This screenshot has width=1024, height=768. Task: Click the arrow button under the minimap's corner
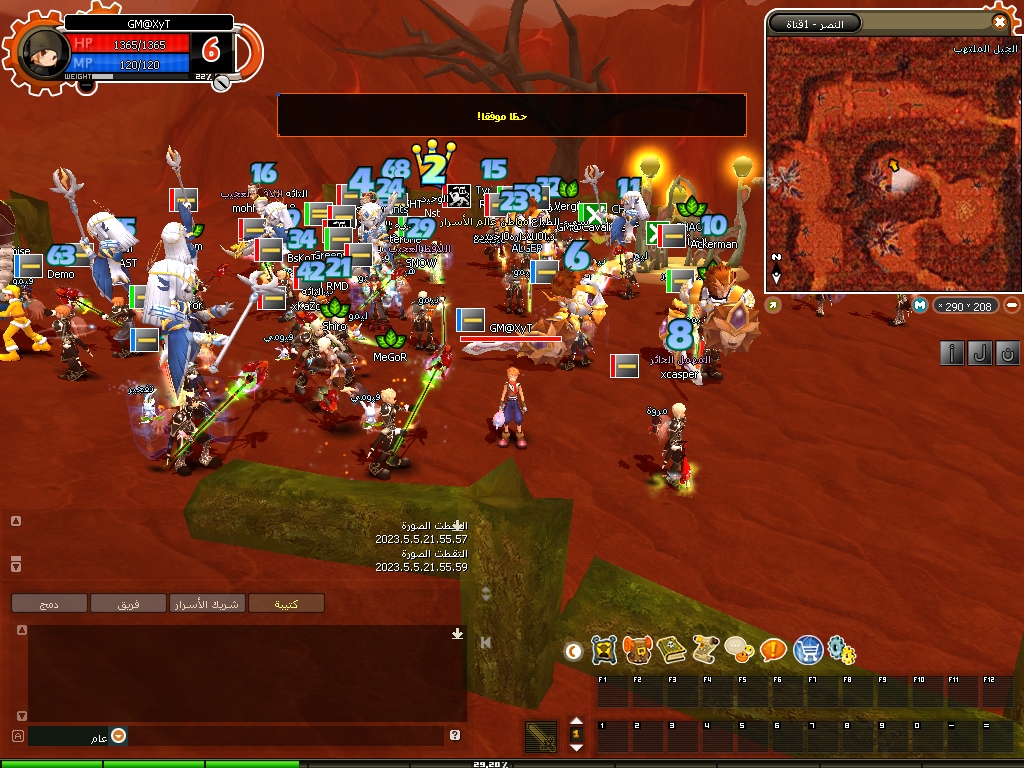tap(772, 306)
